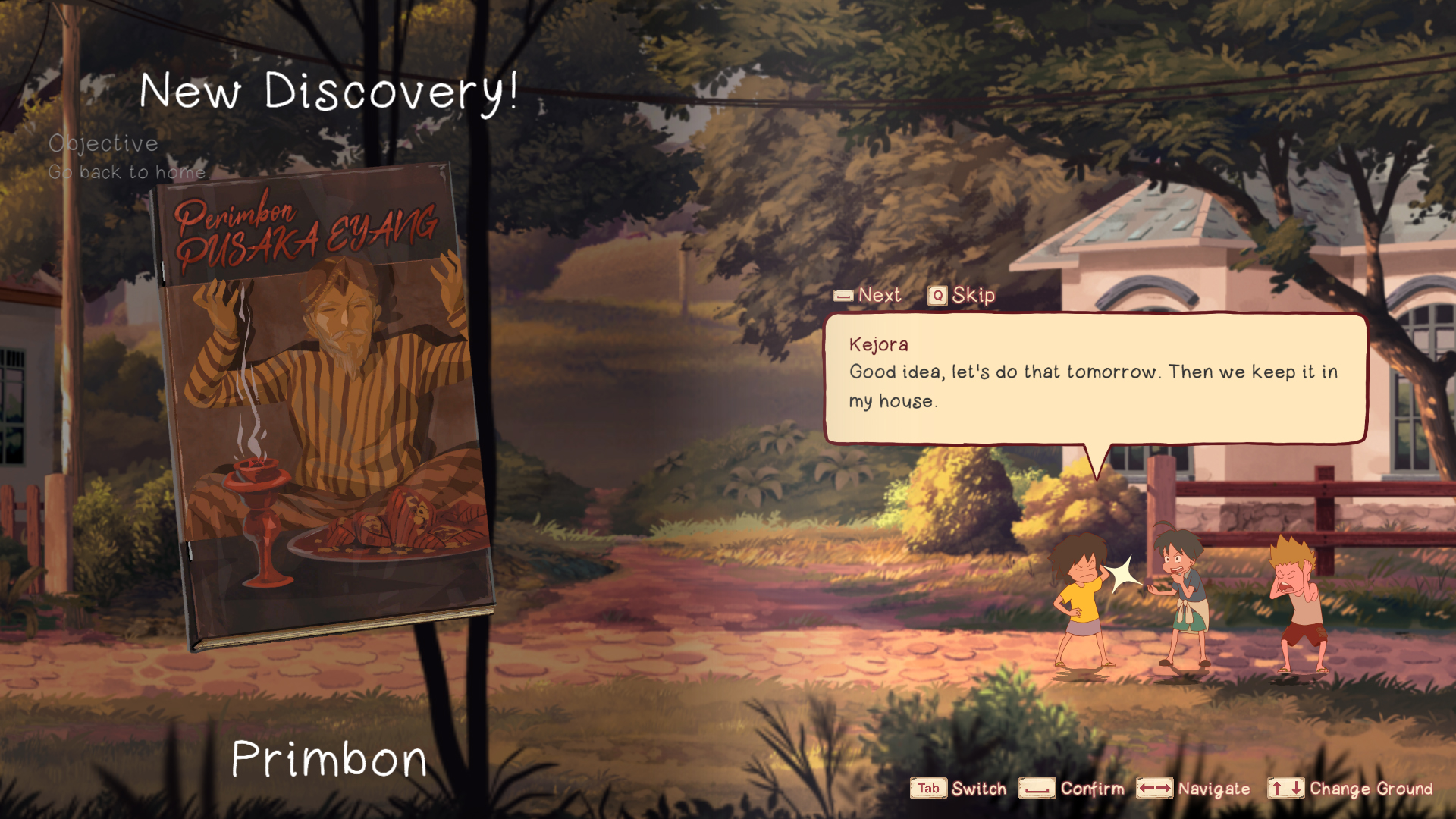Click the Enter key icon beside Confirm
The image size is (1456, 819).
pos(1039,789)
